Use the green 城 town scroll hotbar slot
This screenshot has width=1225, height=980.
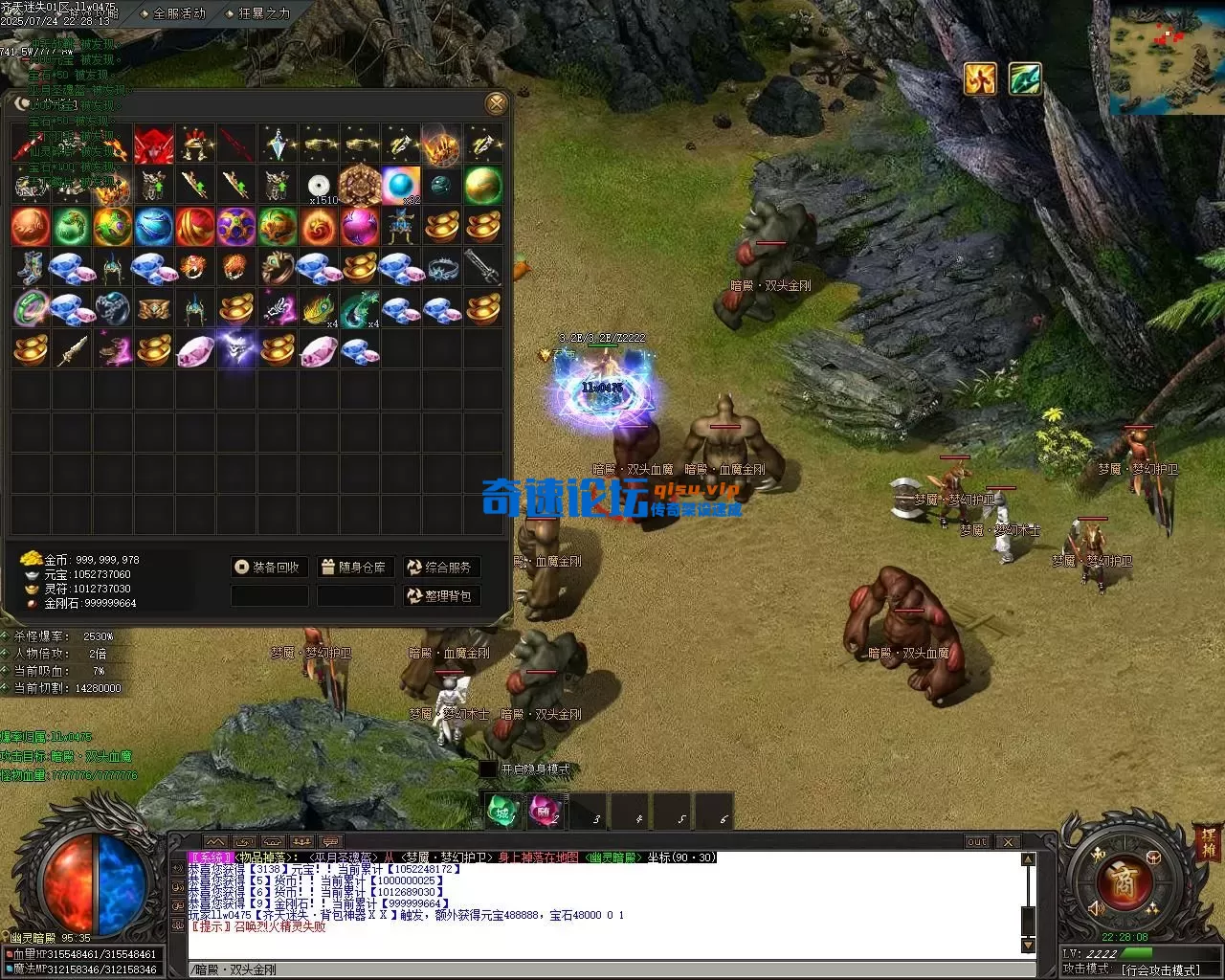click(503, 812)
